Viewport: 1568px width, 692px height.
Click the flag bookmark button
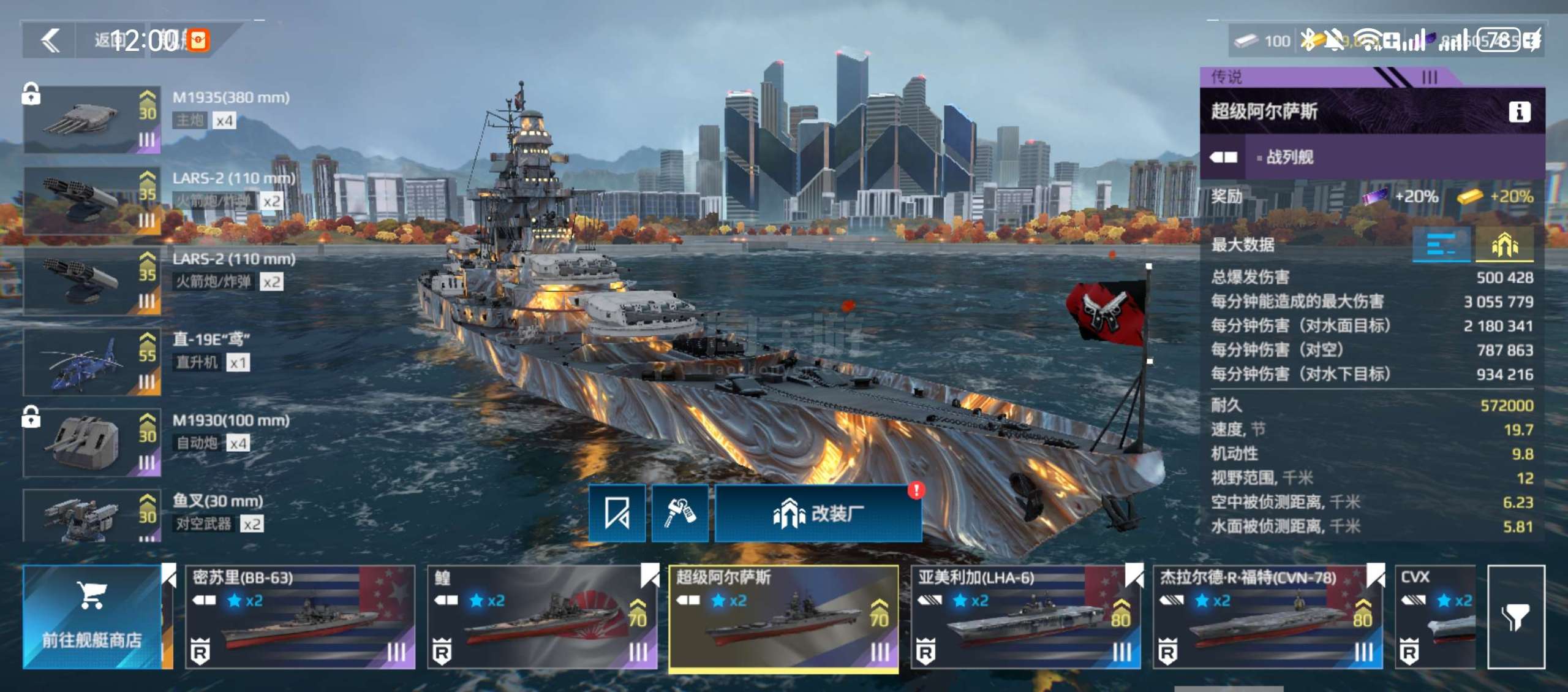click(617, 513)
